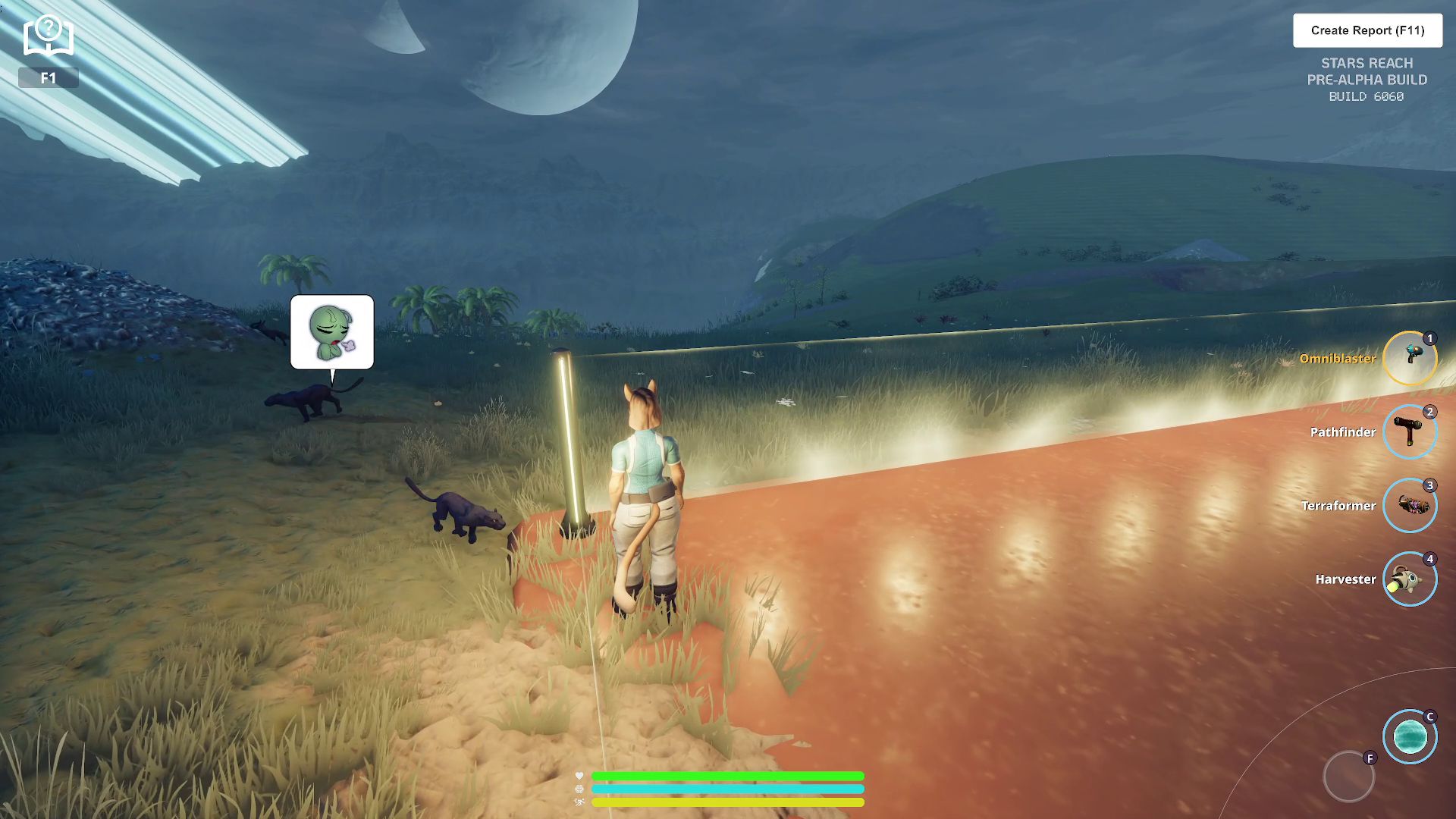
Task: Select the Omniblaster tool slot
Action: coord(1409,358)
